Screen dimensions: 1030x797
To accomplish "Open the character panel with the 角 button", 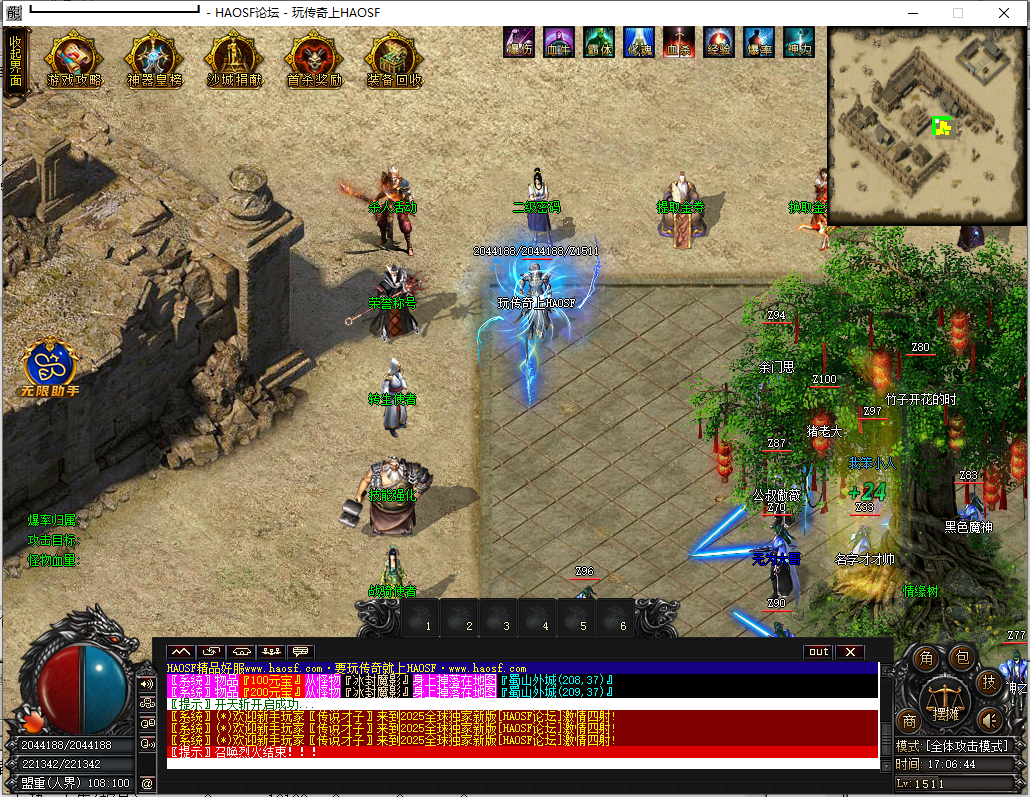I will 927,658.
